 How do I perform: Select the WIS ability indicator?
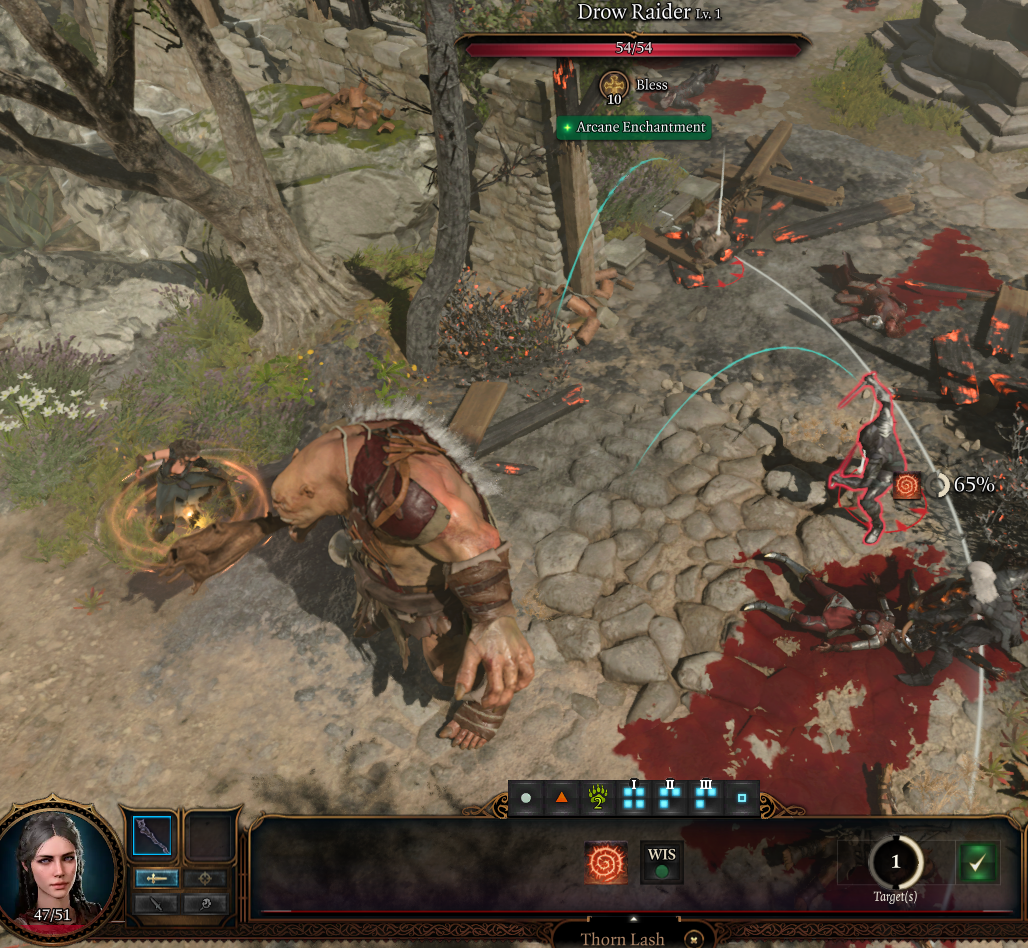click(x=661, y=862)
